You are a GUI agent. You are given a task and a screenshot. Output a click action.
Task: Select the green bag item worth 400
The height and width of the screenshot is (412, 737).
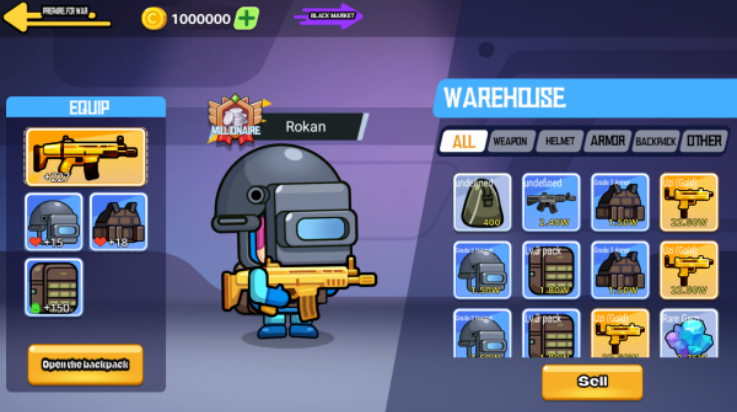(482, 203)
